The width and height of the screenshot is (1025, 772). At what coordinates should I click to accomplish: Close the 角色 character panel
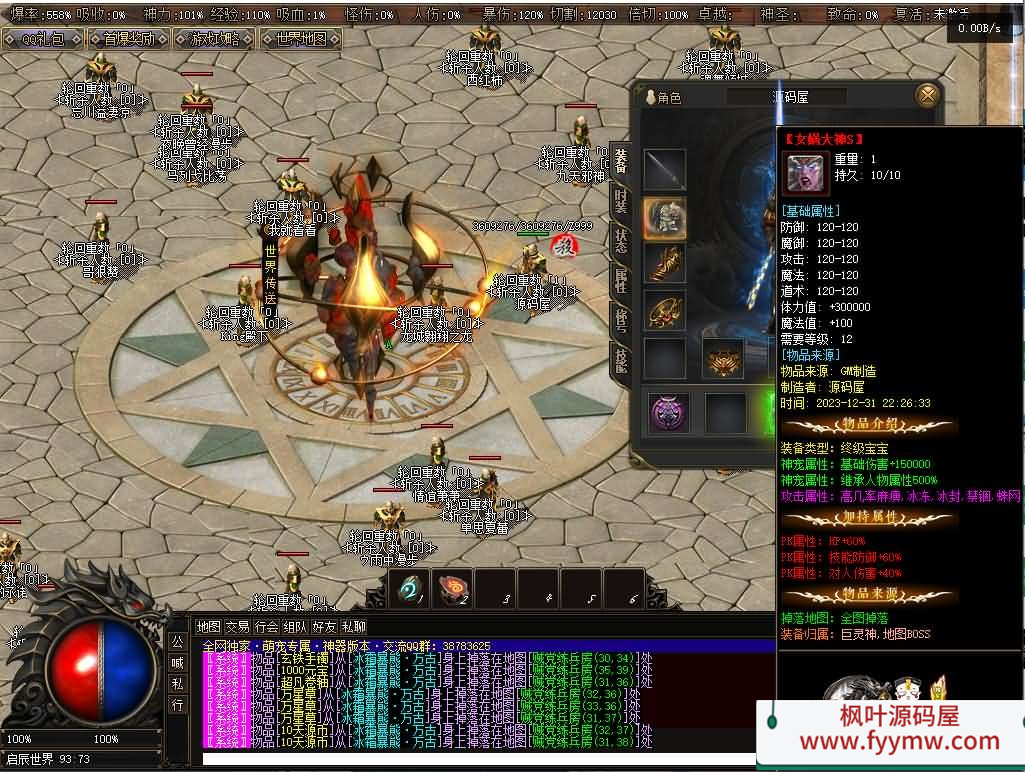928,95
